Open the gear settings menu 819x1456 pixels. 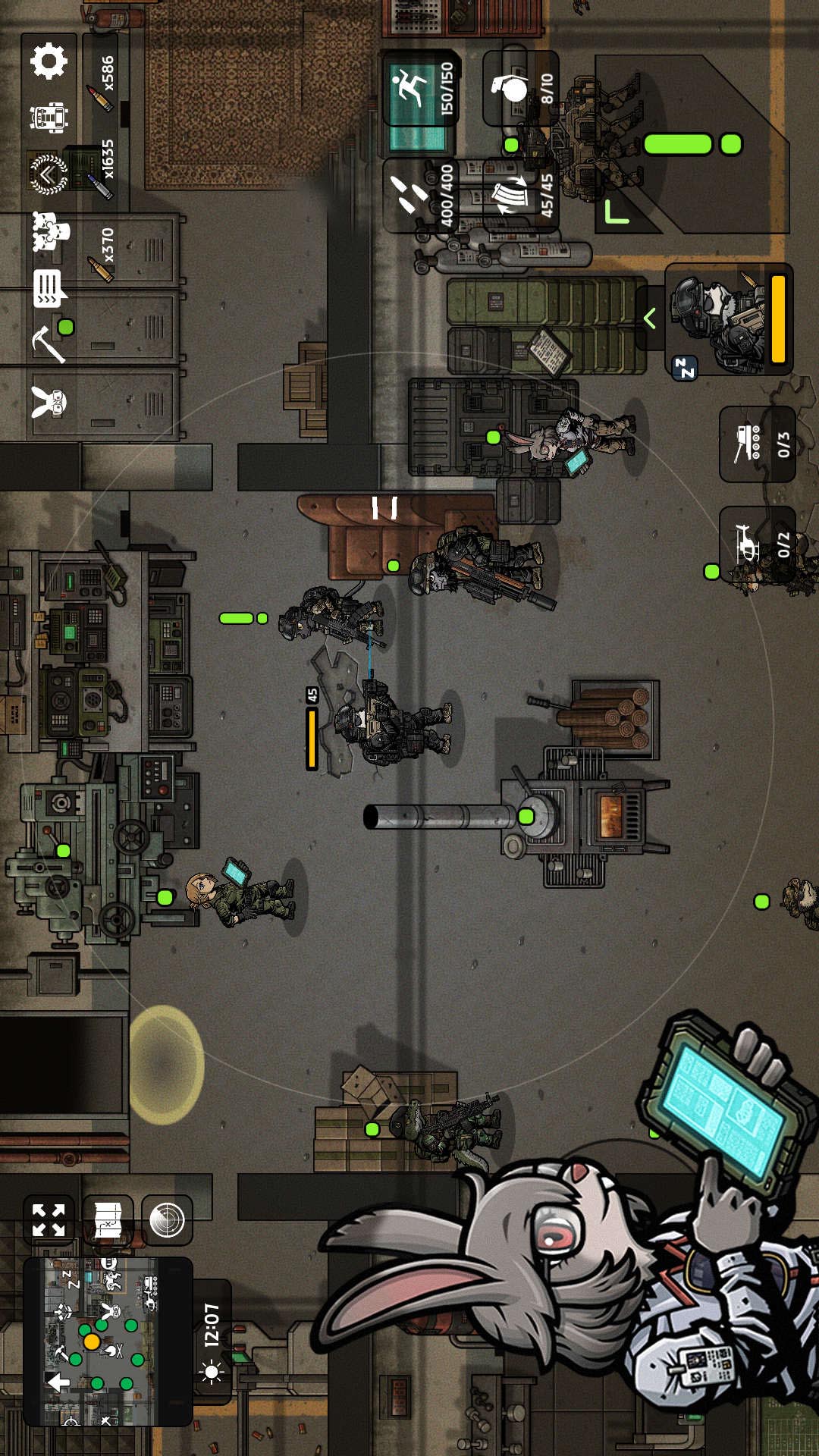pyautogui.click(x=49, y=61)
